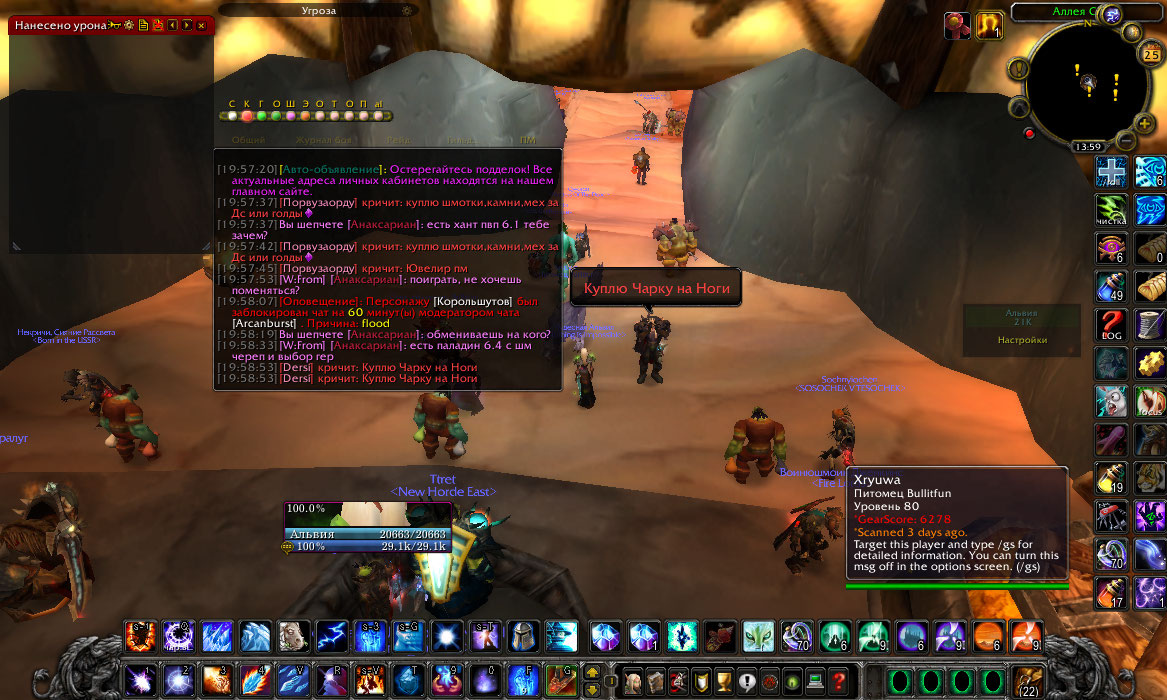Switch to the Общий chat tab

(x=248, y=141)
